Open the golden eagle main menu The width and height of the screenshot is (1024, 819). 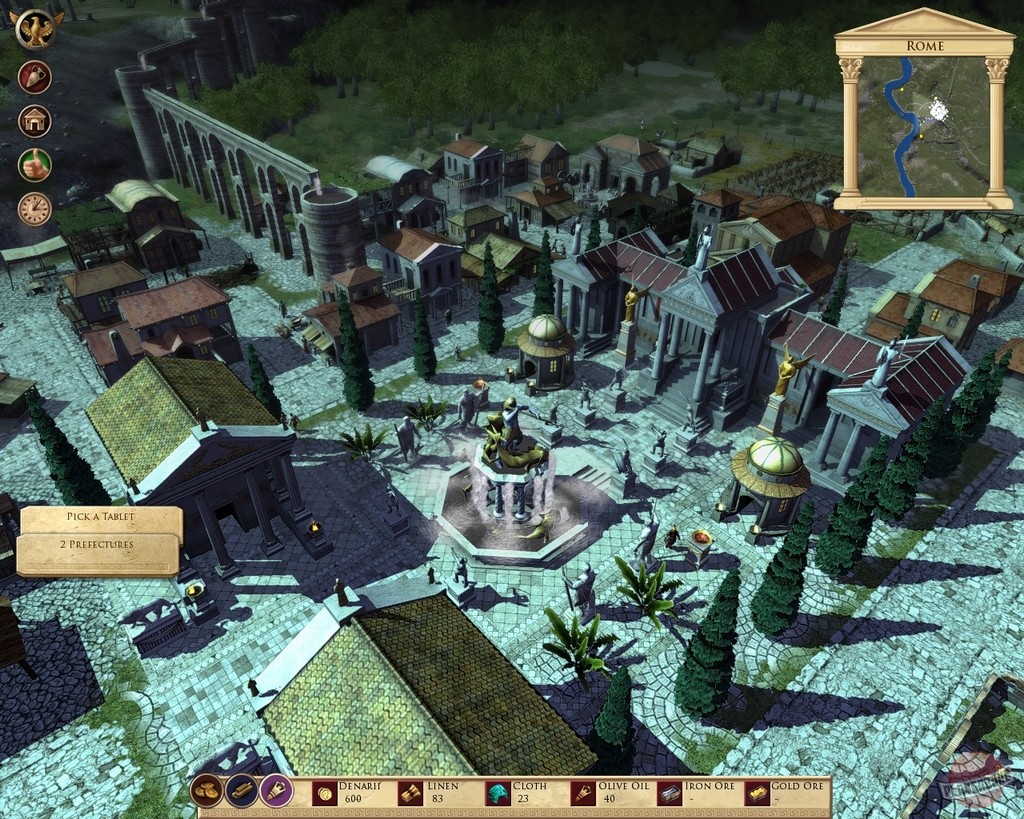click(37, 29)
